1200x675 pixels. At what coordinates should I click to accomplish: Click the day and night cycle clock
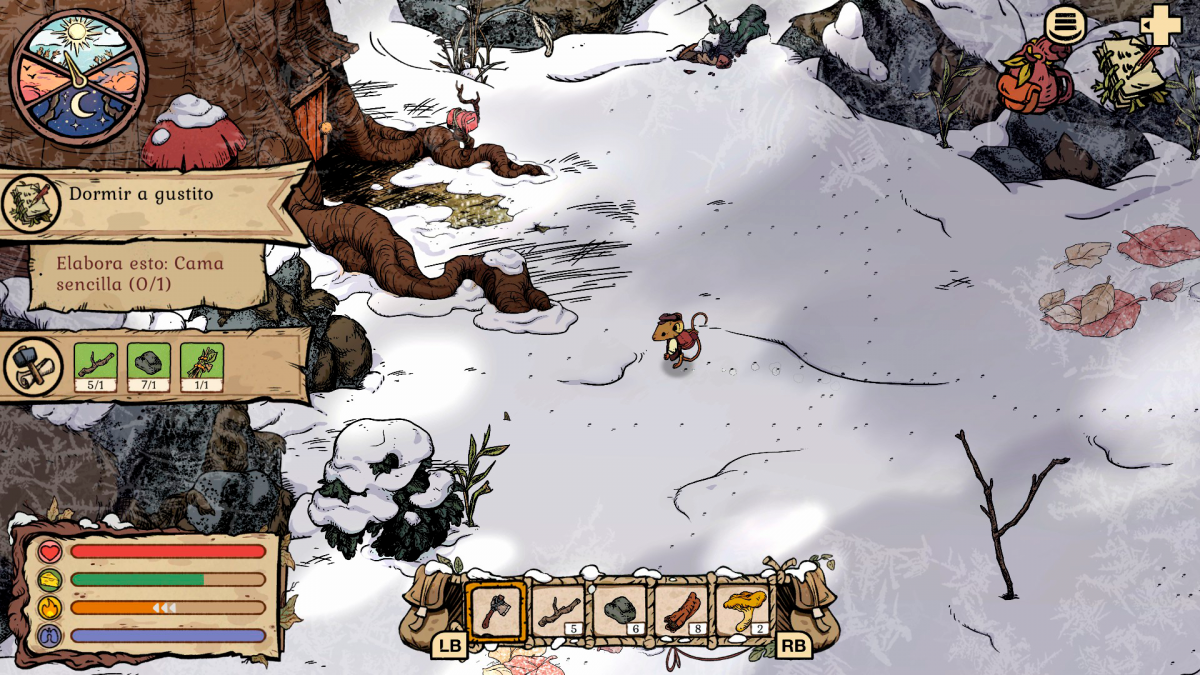pyautogui.click(x=77, y=77)
